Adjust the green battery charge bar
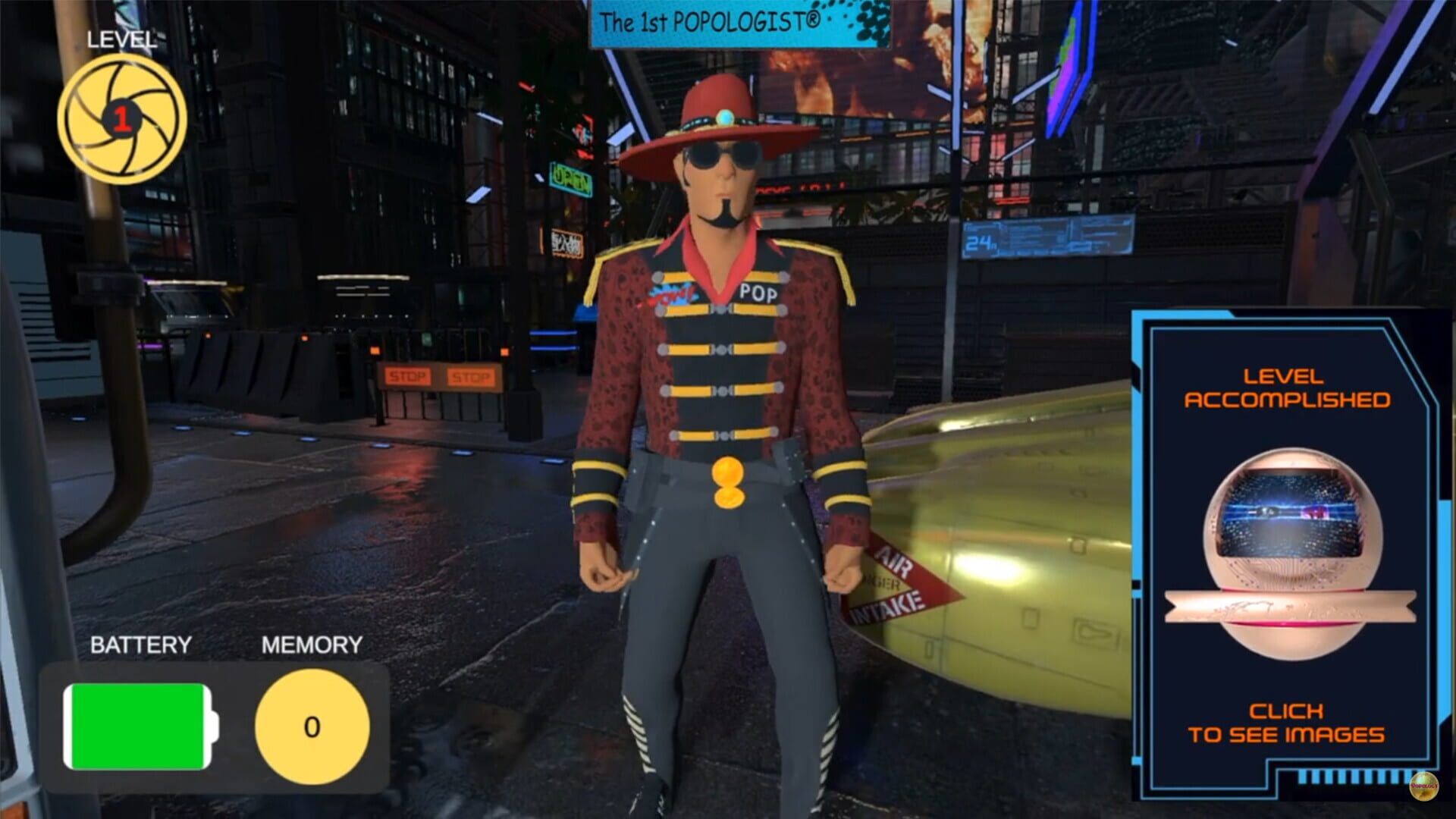 pyautogui.click(x=140, y=724)
